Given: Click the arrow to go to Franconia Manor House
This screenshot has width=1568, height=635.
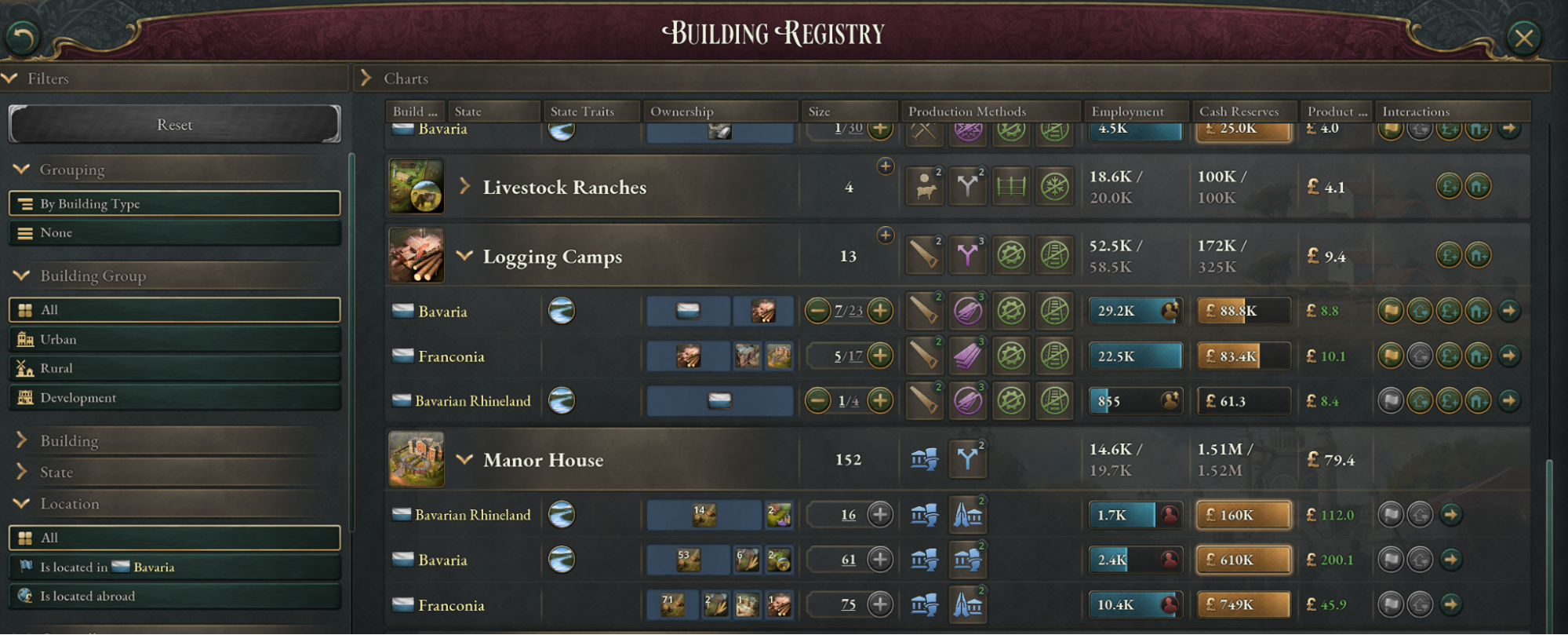Looking at the screenshot, I should [1450, 605].
